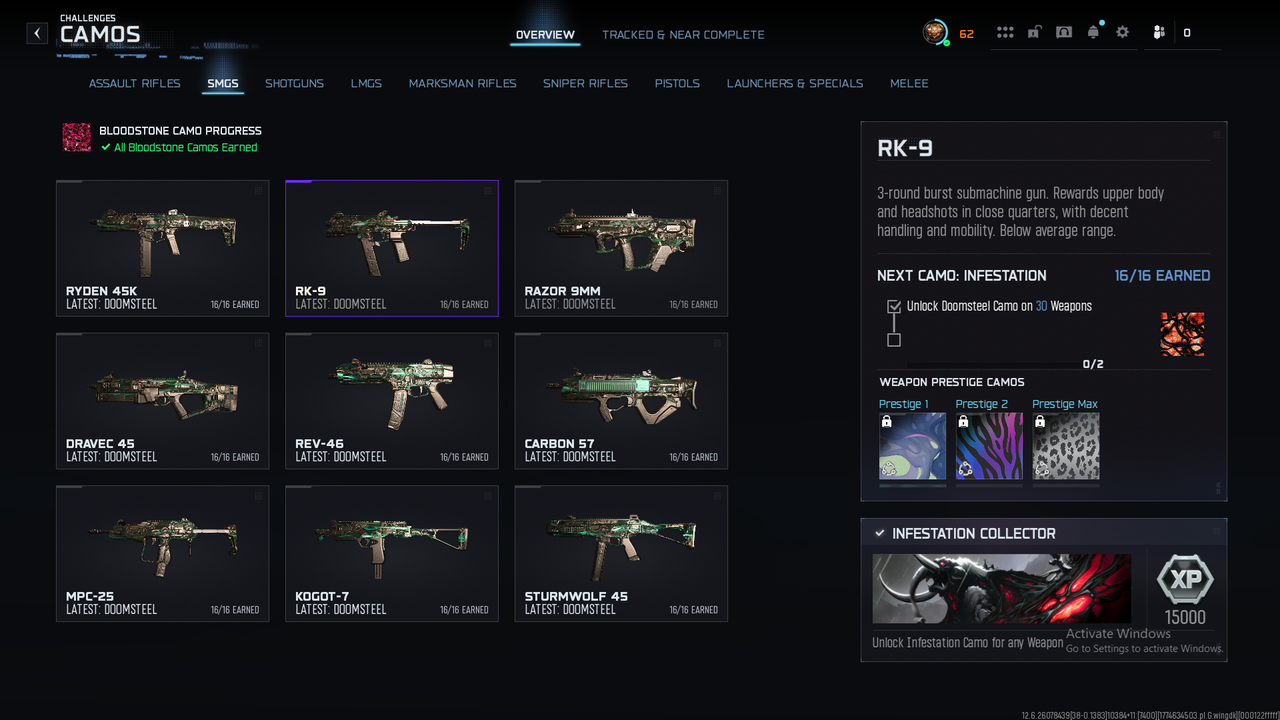
Task: Select the Shotguns category tab
Action: point(294,84)
